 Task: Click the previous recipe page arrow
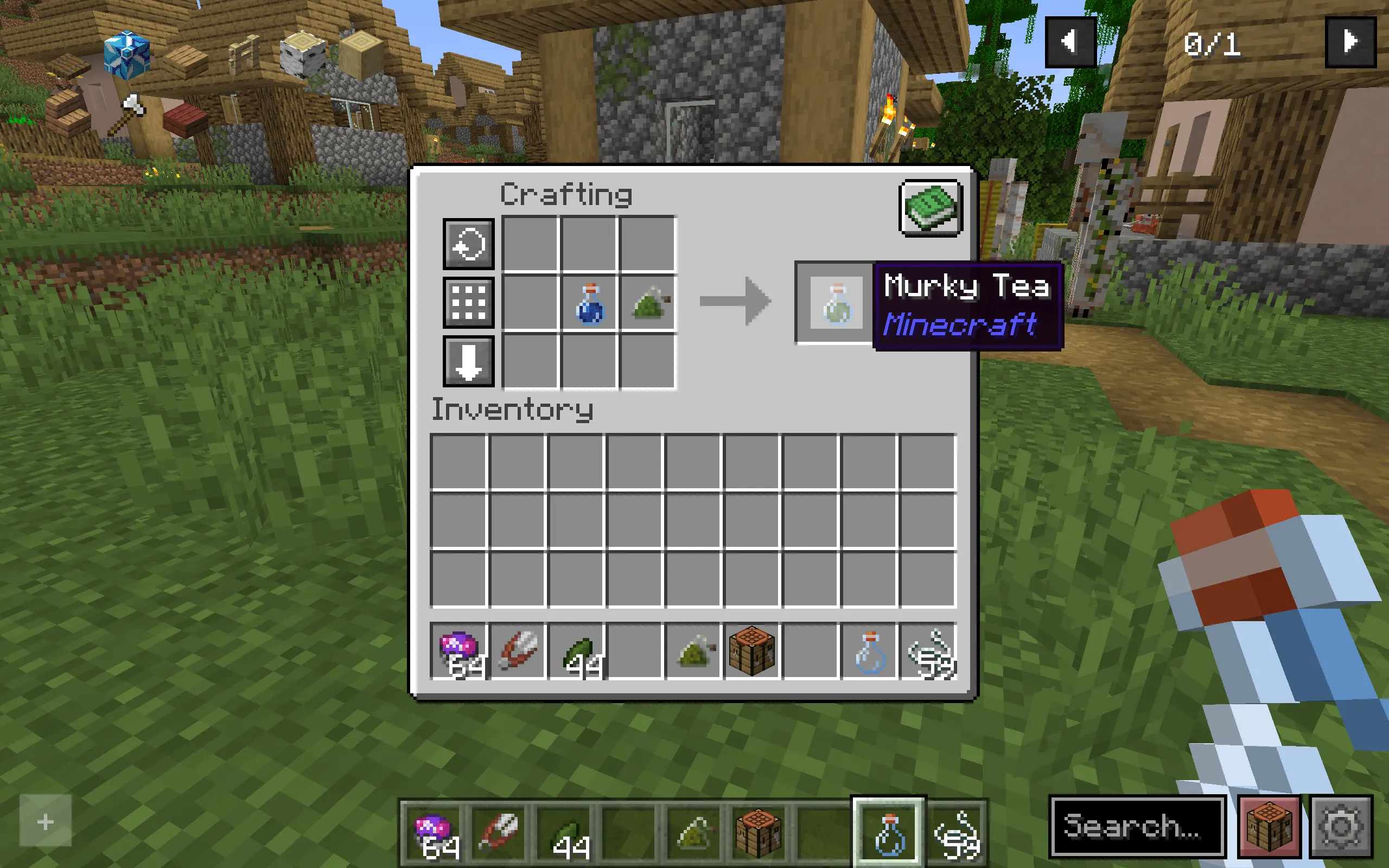pyautogui.click(x=1071, y=41)
